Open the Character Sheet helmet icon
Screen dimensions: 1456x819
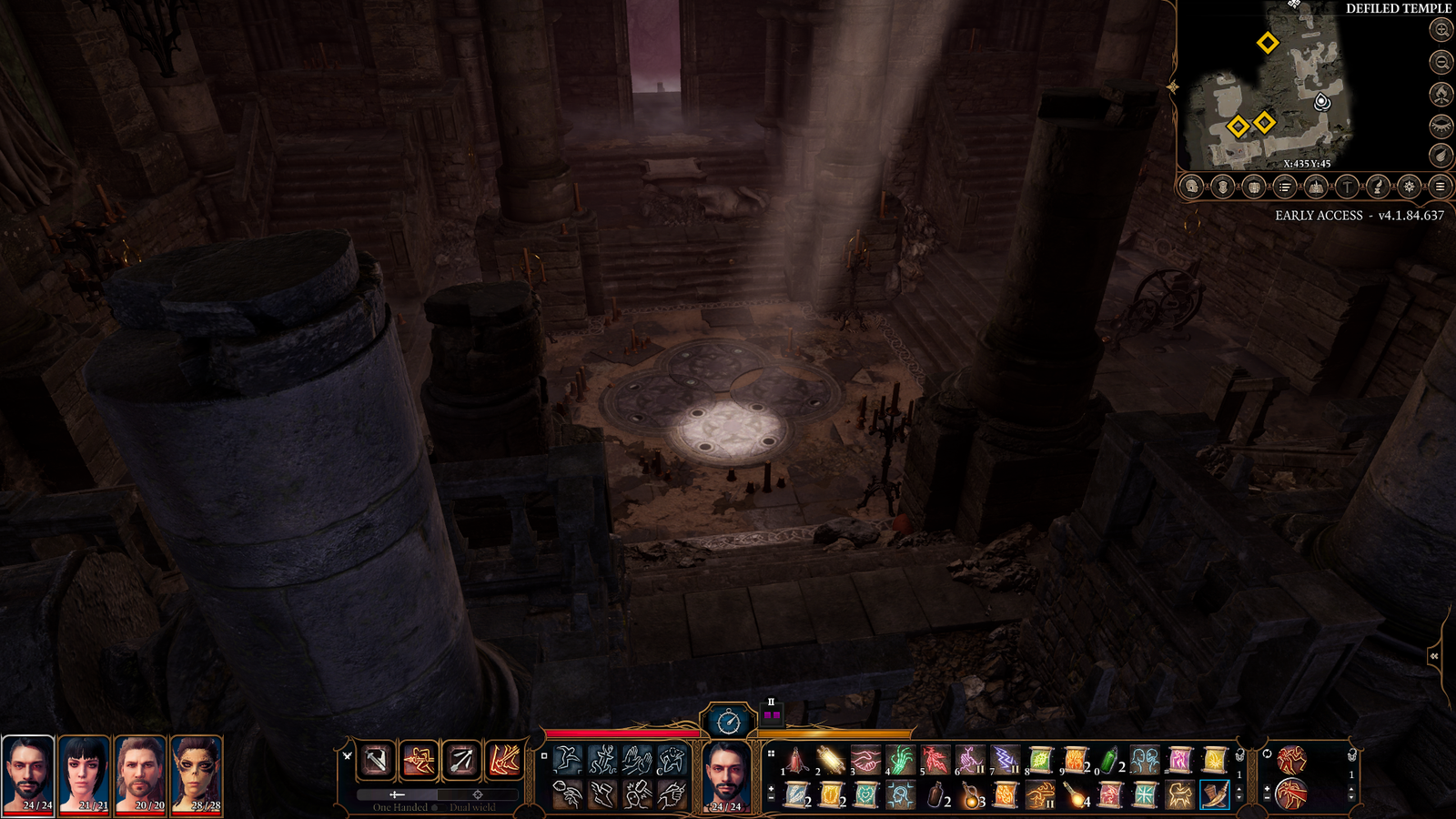1191,187
